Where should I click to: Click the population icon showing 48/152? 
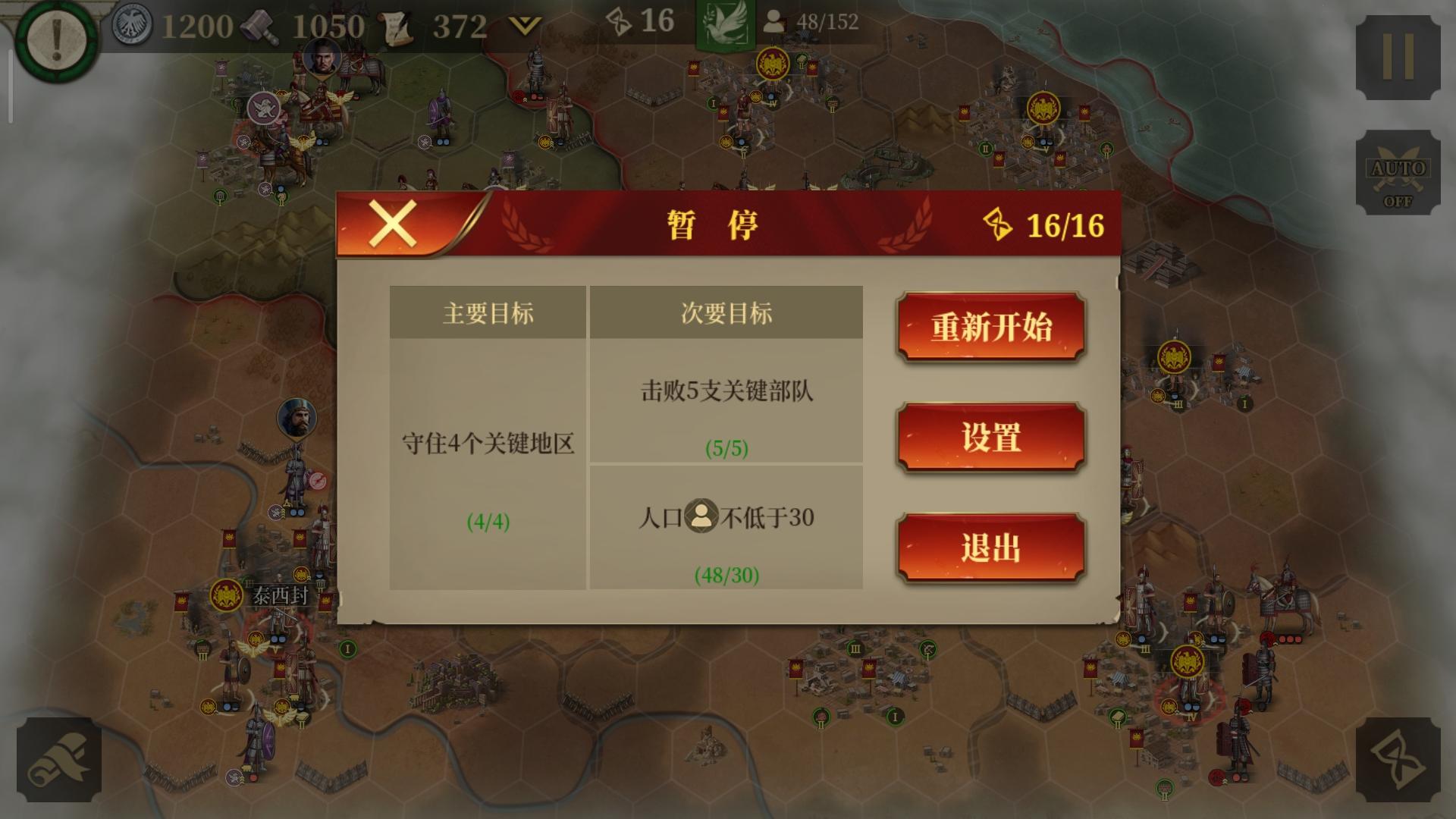pos(775,23)
